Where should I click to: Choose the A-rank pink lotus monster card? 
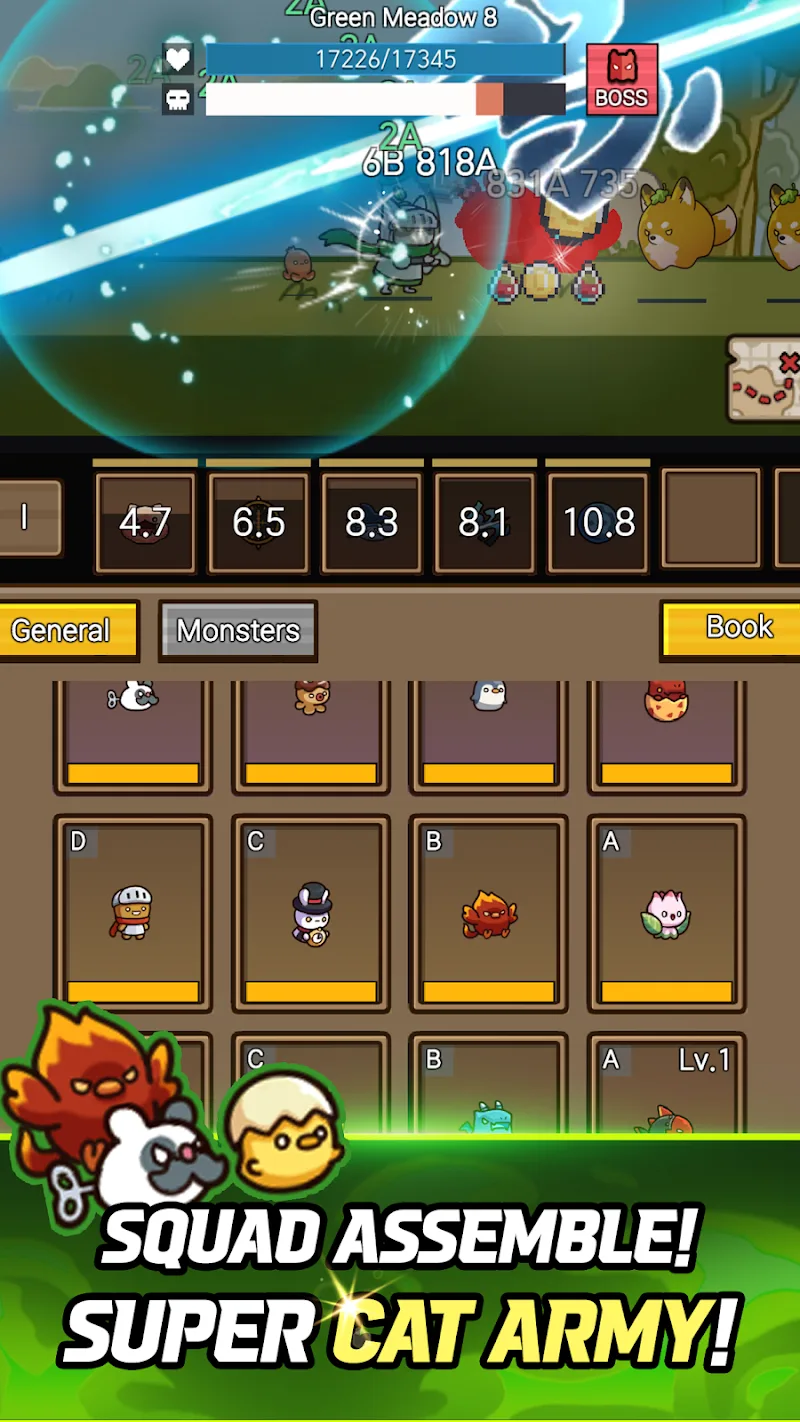[x=666, y=912]
